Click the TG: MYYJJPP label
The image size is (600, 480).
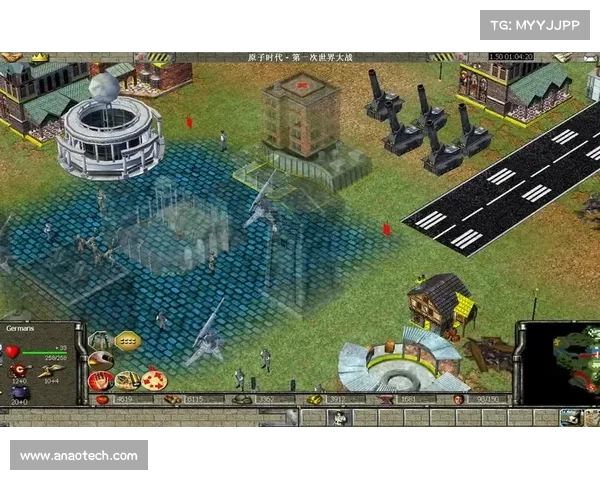535,25
